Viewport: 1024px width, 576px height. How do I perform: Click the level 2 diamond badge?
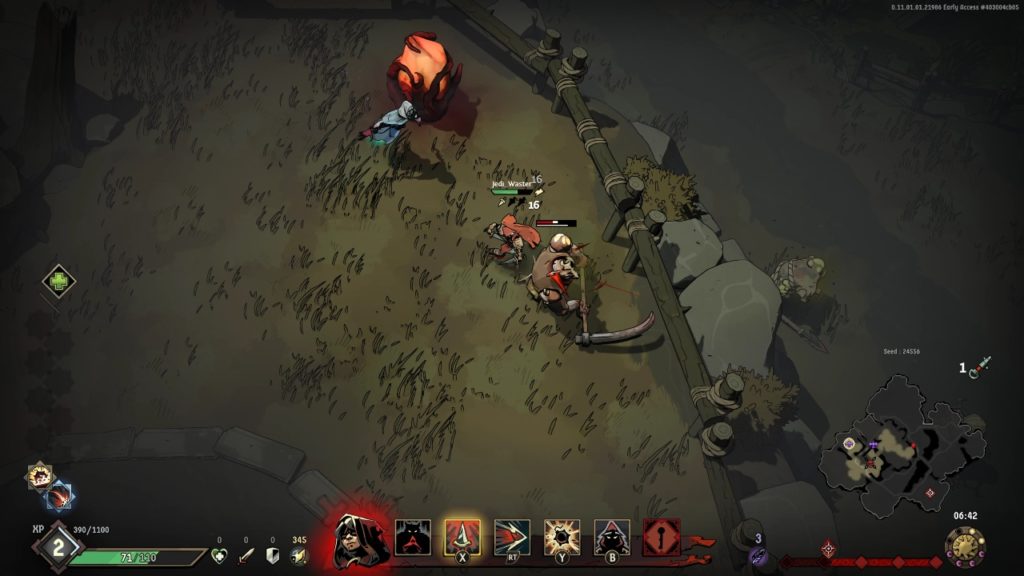pyautogui.click(x=57, y=547)
